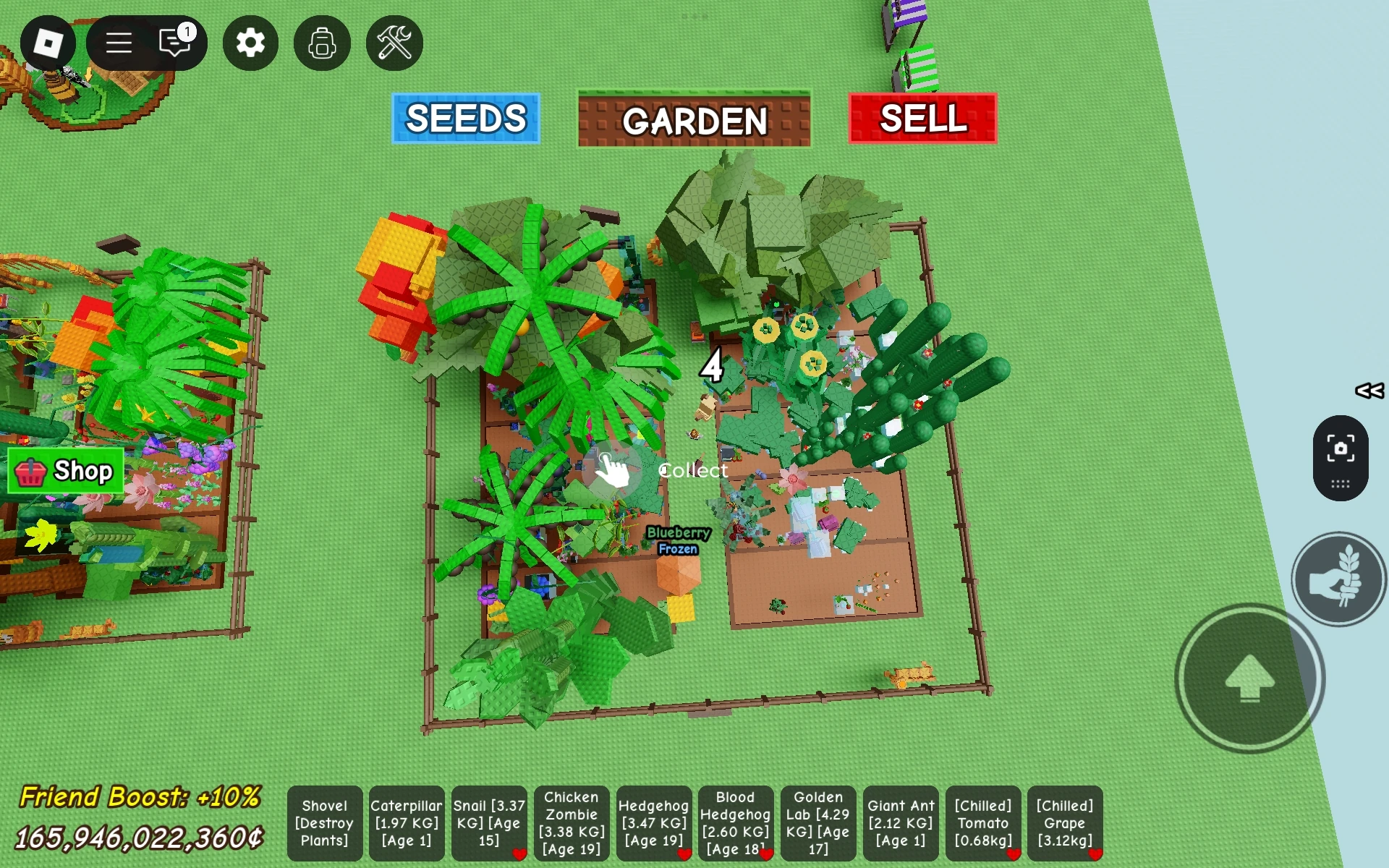1389x868 pixels.
Task: Open the GARDEN section
Action: [x=694, y=118]
